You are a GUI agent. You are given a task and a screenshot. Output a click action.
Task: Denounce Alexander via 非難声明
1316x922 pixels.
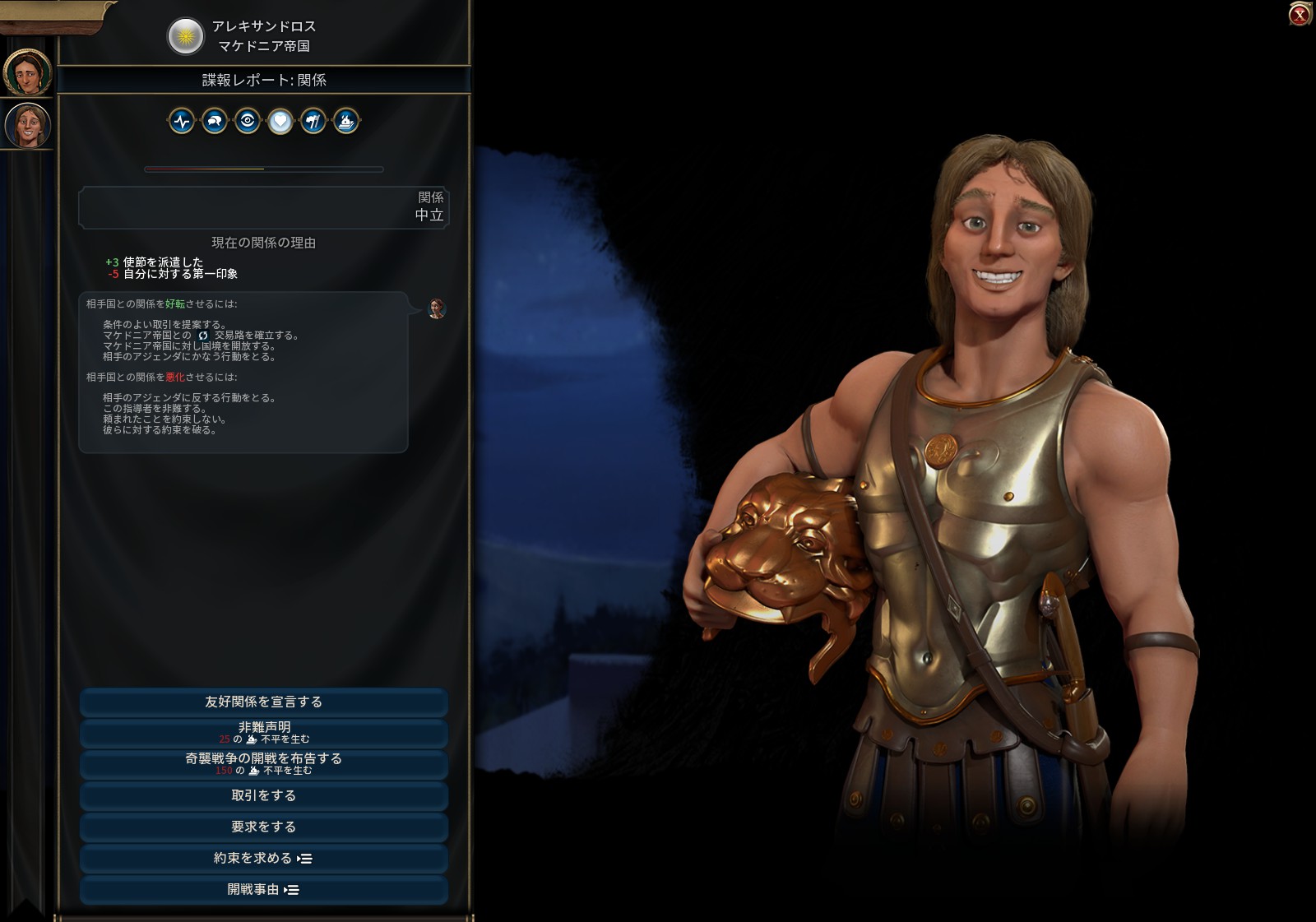(x=263, y=732)
